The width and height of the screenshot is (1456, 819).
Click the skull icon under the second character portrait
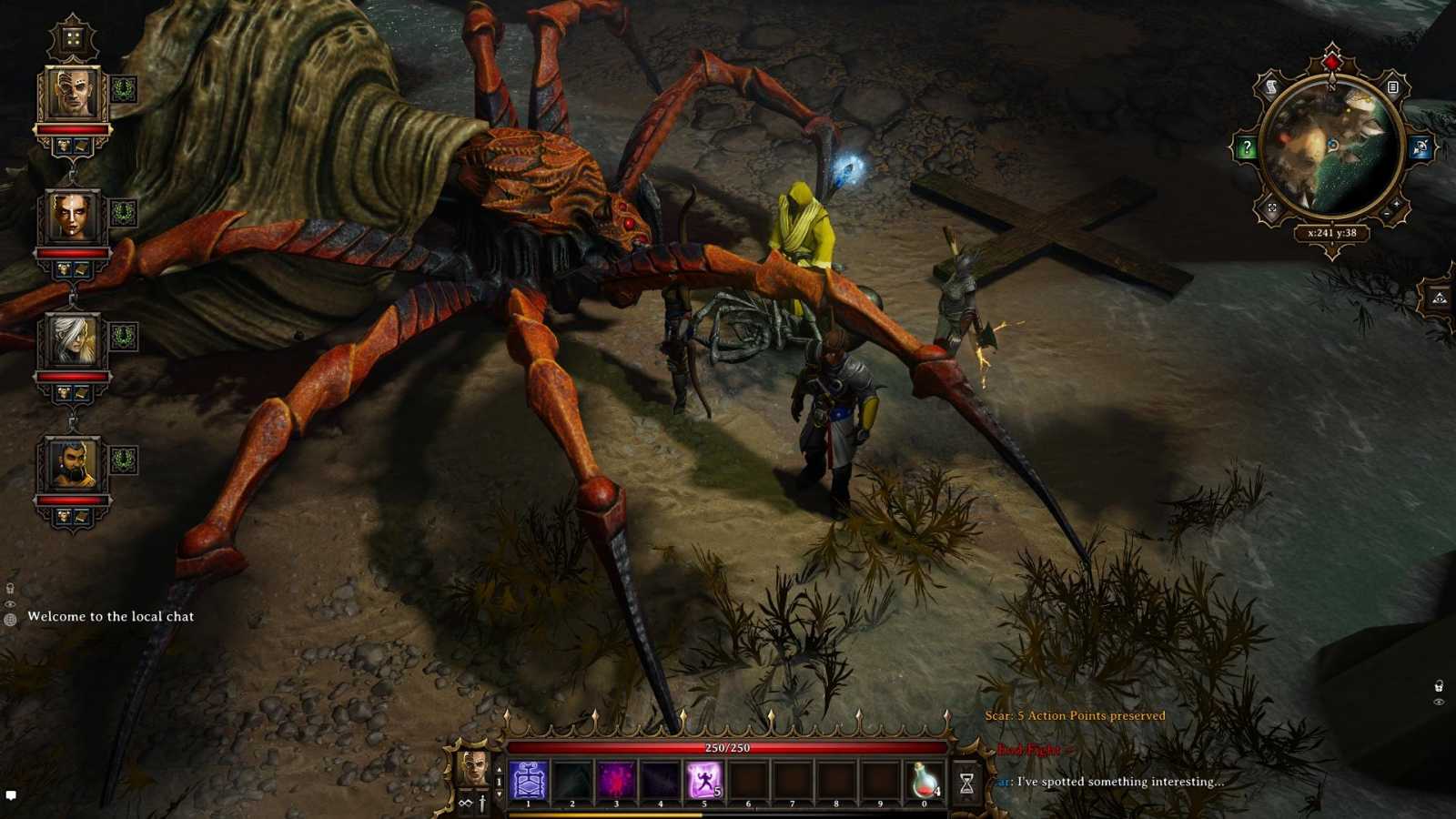(x=61, y=267)
